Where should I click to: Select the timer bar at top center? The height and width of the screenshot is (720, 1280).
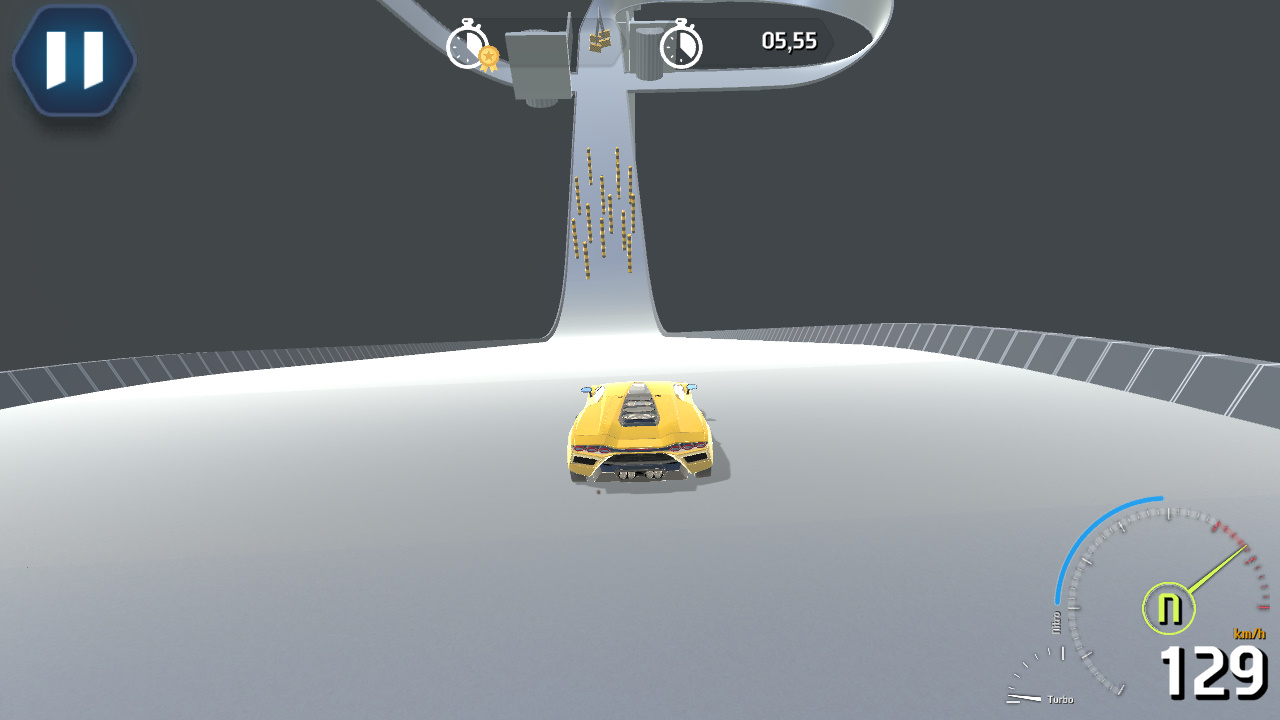[x=640, y=42]
